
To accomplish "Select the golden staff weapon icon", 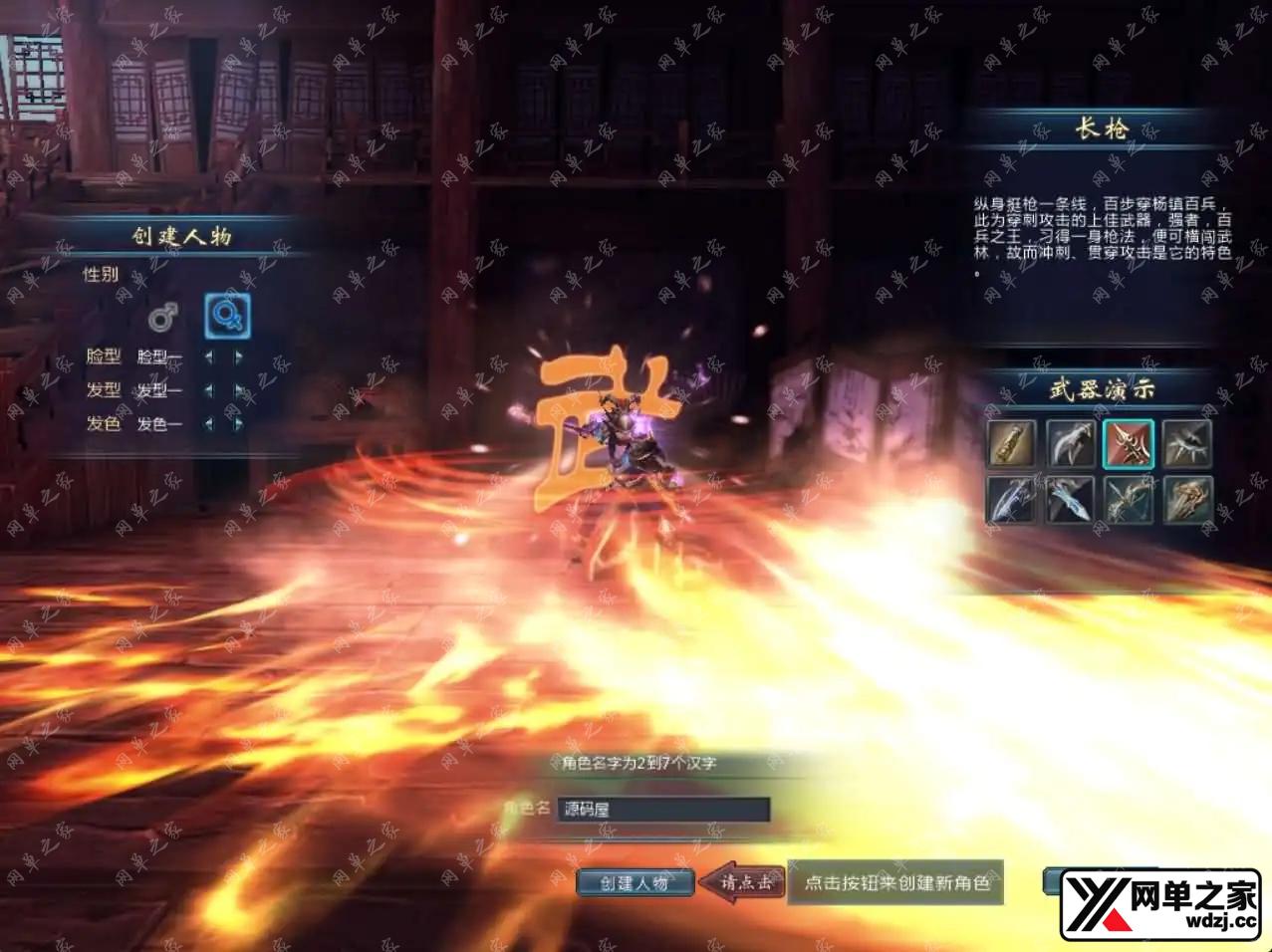I will click(1012, 443).
